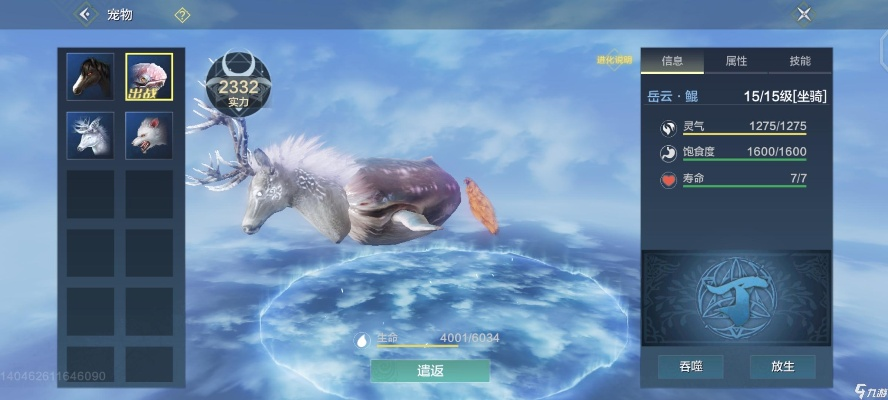Close the pet screen with X
This screenshot has height=400, width=888.
pos(804,14)
